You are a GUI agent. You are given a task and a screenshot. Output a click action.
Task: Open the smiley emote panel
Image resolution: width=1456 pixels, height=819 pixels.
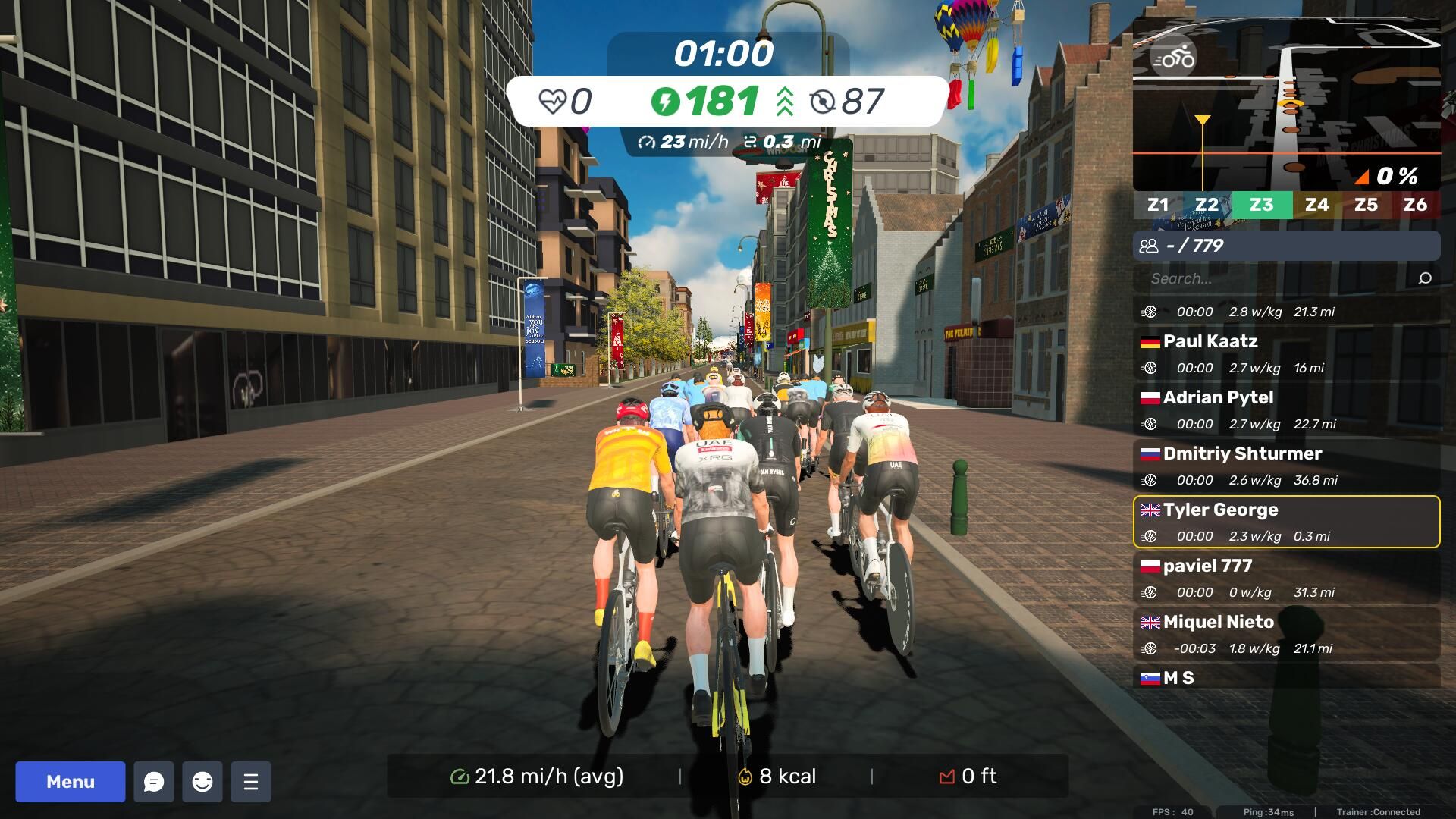pyautogui.click(x=202, y=782)
